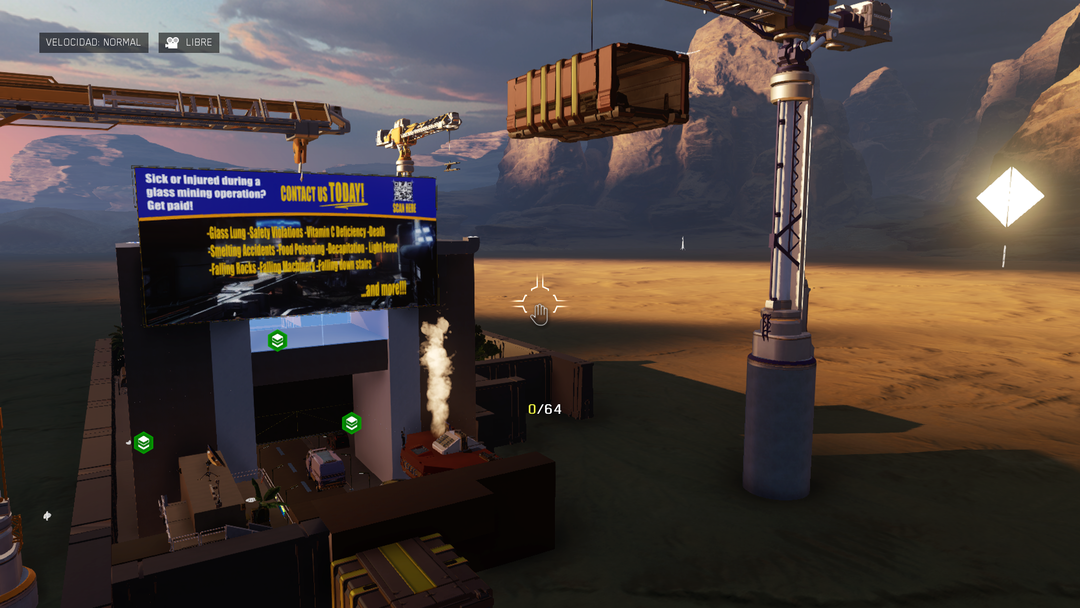
Task: Click the Velocidad: Normal speed indicator
Action: point(94,43)
